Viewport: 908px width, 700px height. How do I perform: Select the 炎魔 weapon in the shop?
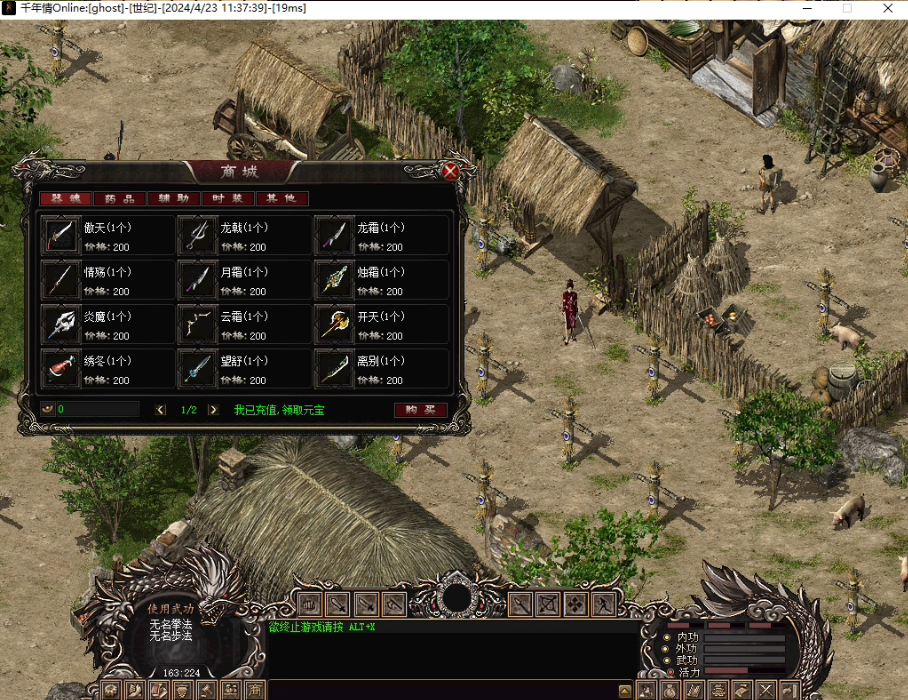62,324
